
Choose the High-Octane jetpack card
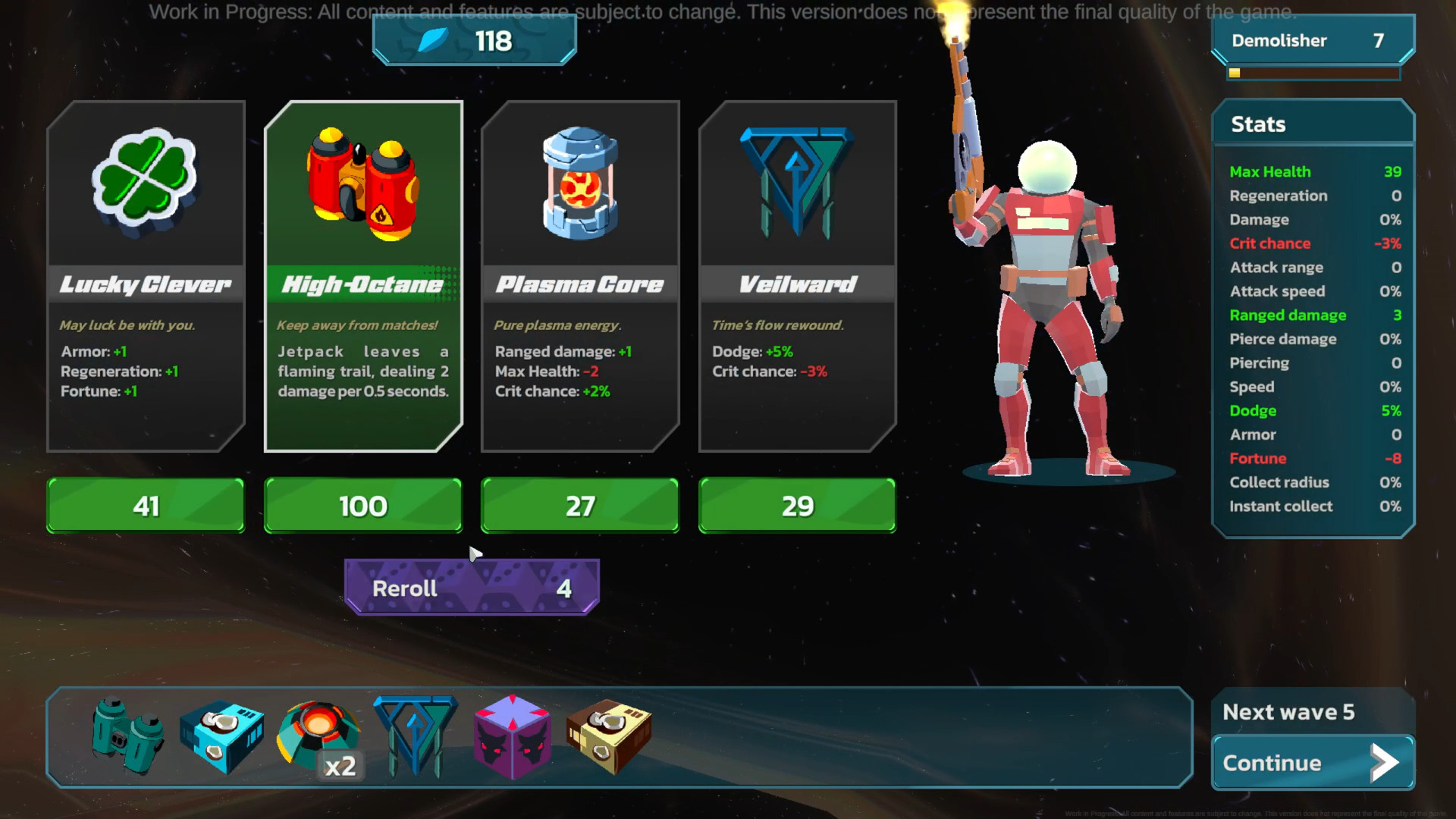pyautogui.click(x=363, y=276)
